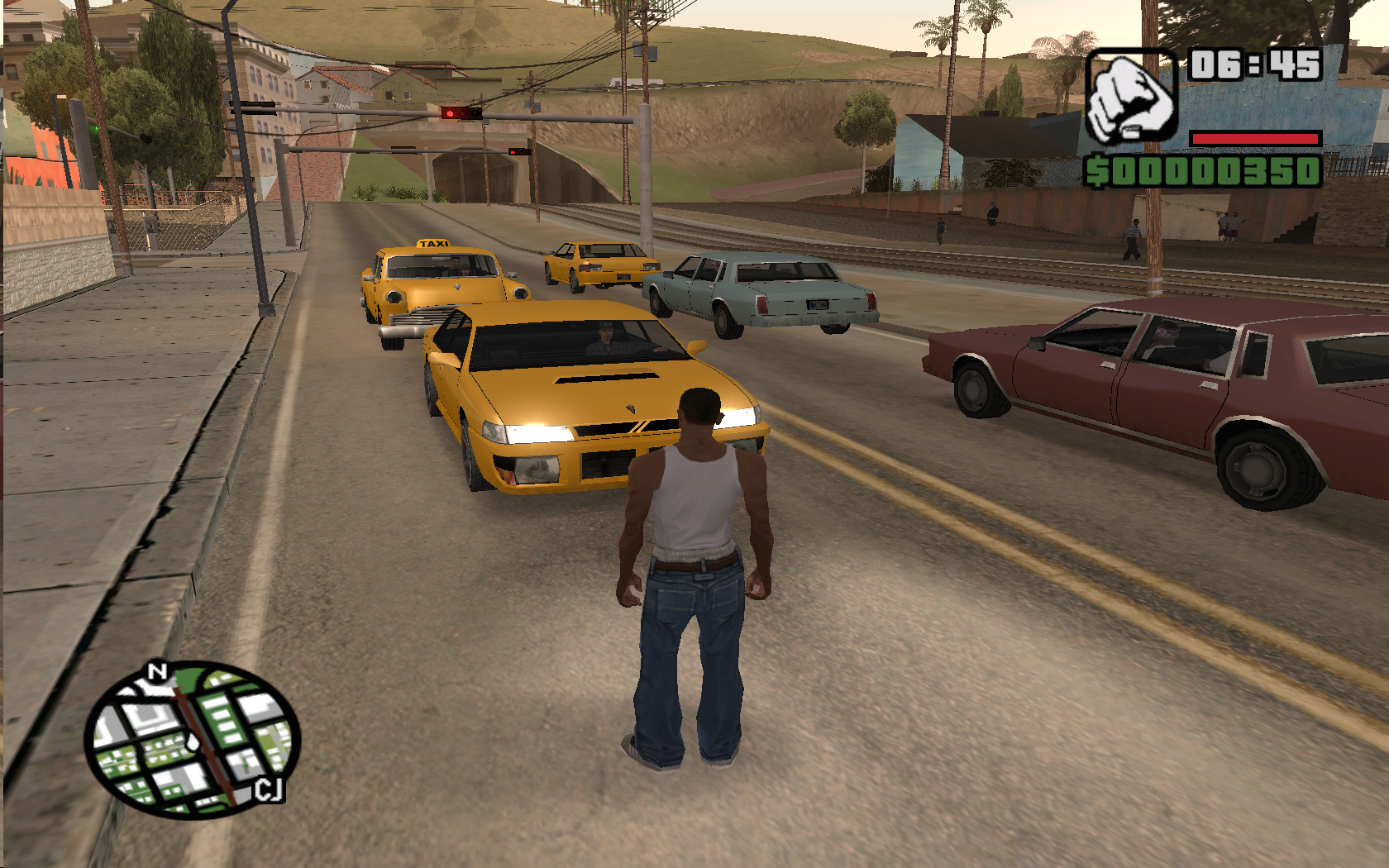
Task: Click the fist weapon icon
Action: tap(1130, 98)
